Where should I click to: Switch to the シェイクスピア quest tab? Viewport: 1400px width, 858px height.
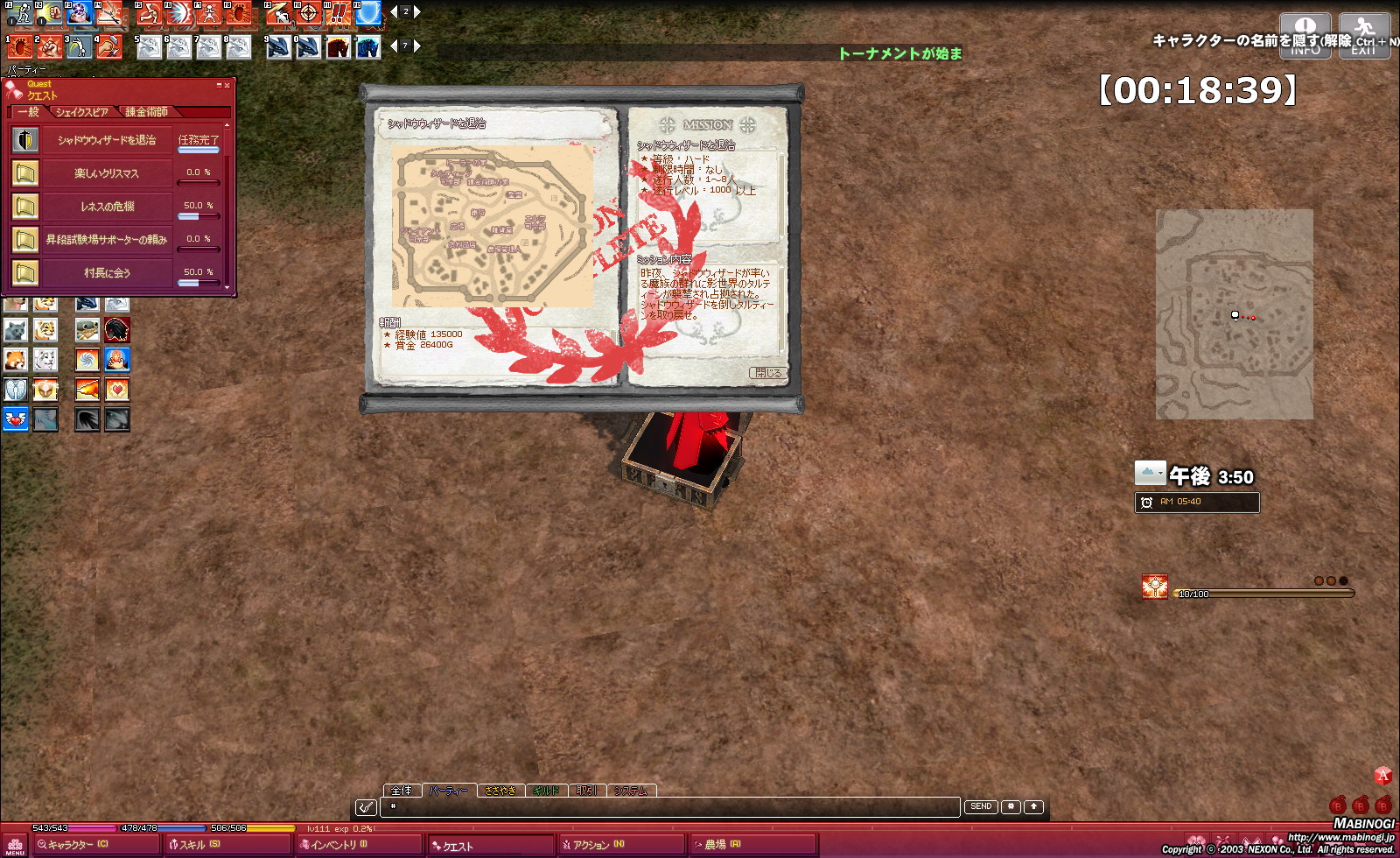[x=81, y=112]
